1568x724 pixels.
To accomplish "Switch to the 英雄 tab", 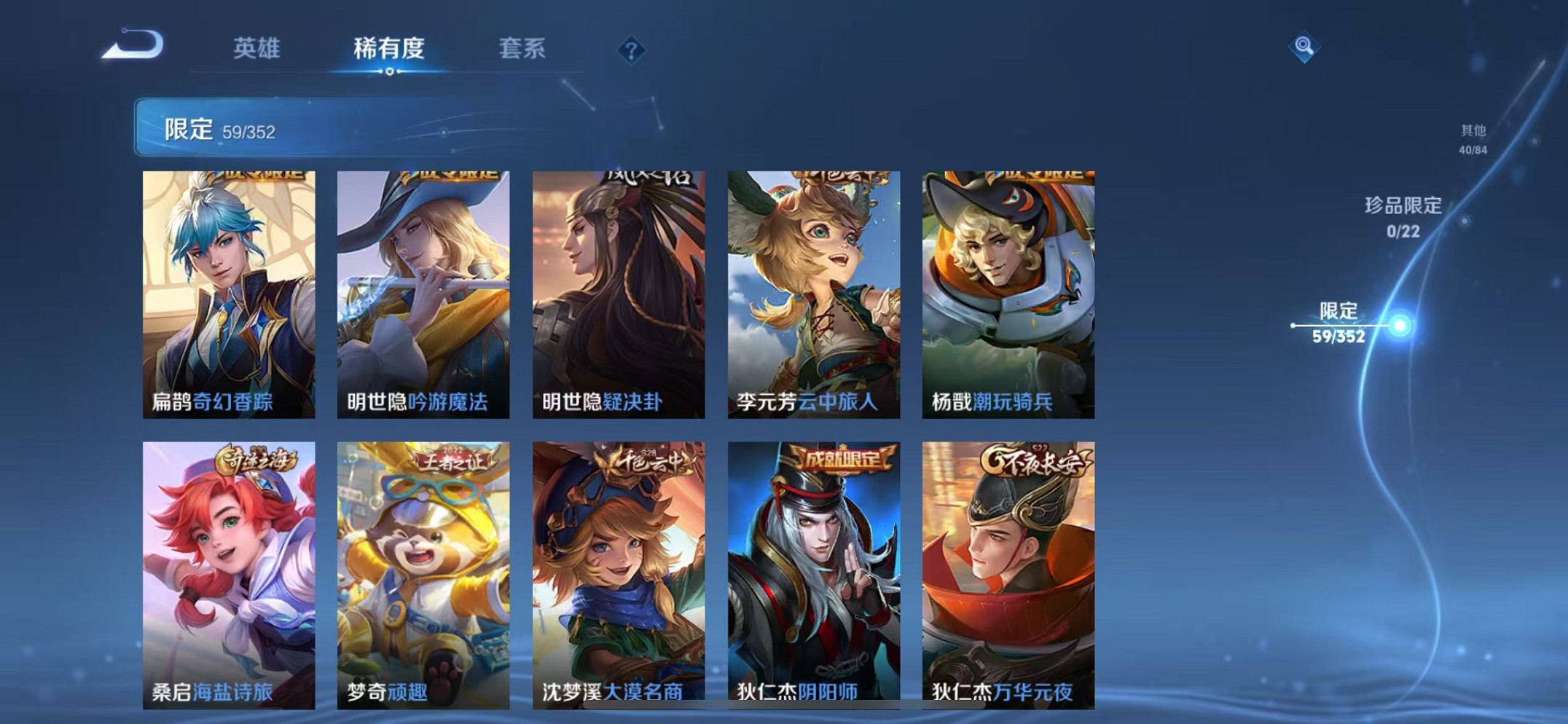I will point(256,47).
